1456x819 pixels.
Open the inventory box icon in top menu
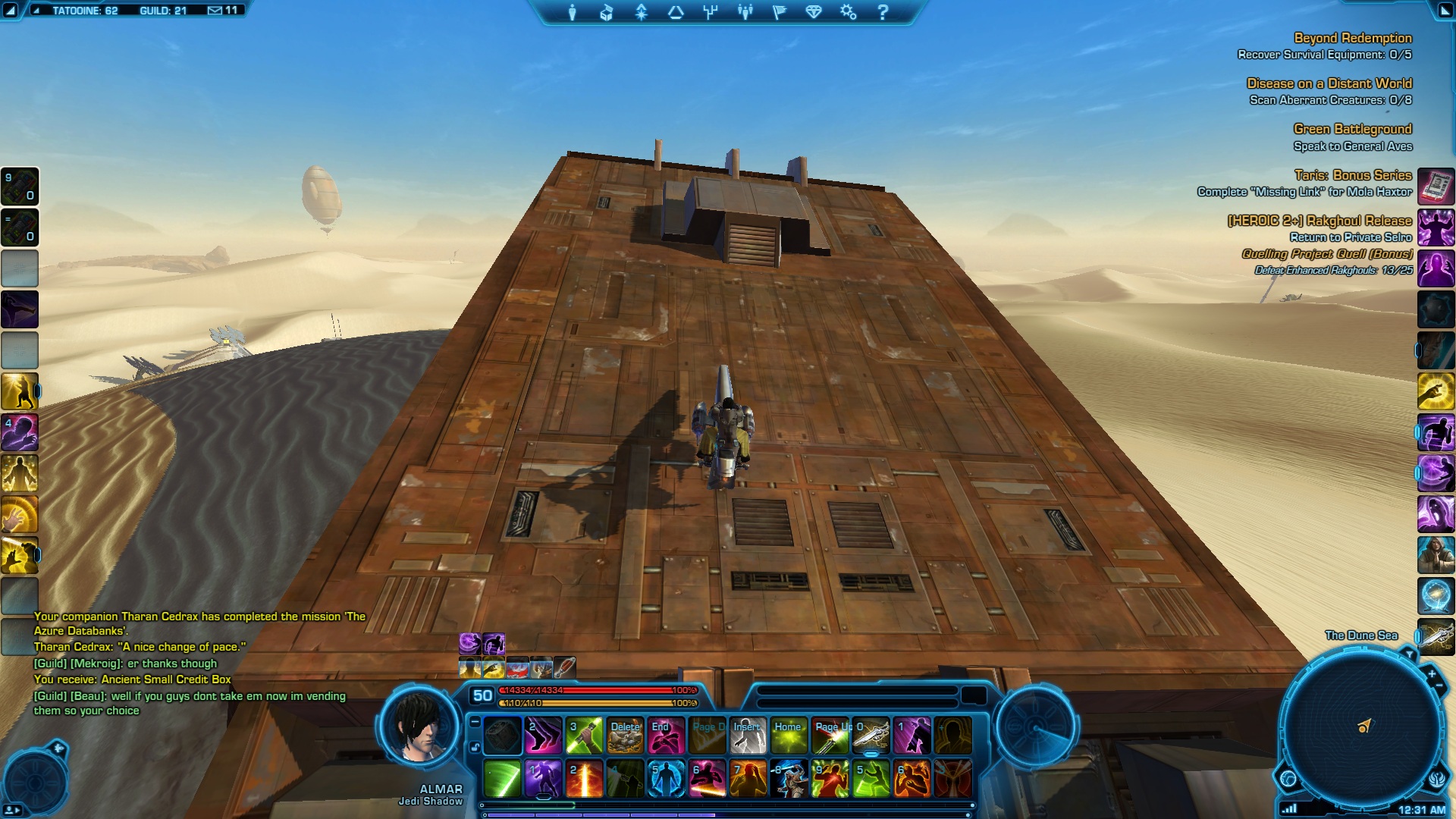(607, 12)
